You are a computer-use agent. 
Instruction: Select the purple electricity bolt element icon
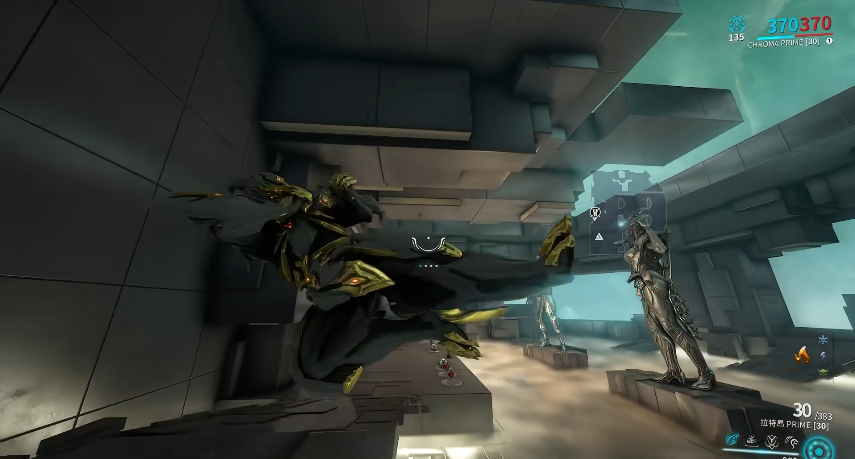tap(823, 356)
